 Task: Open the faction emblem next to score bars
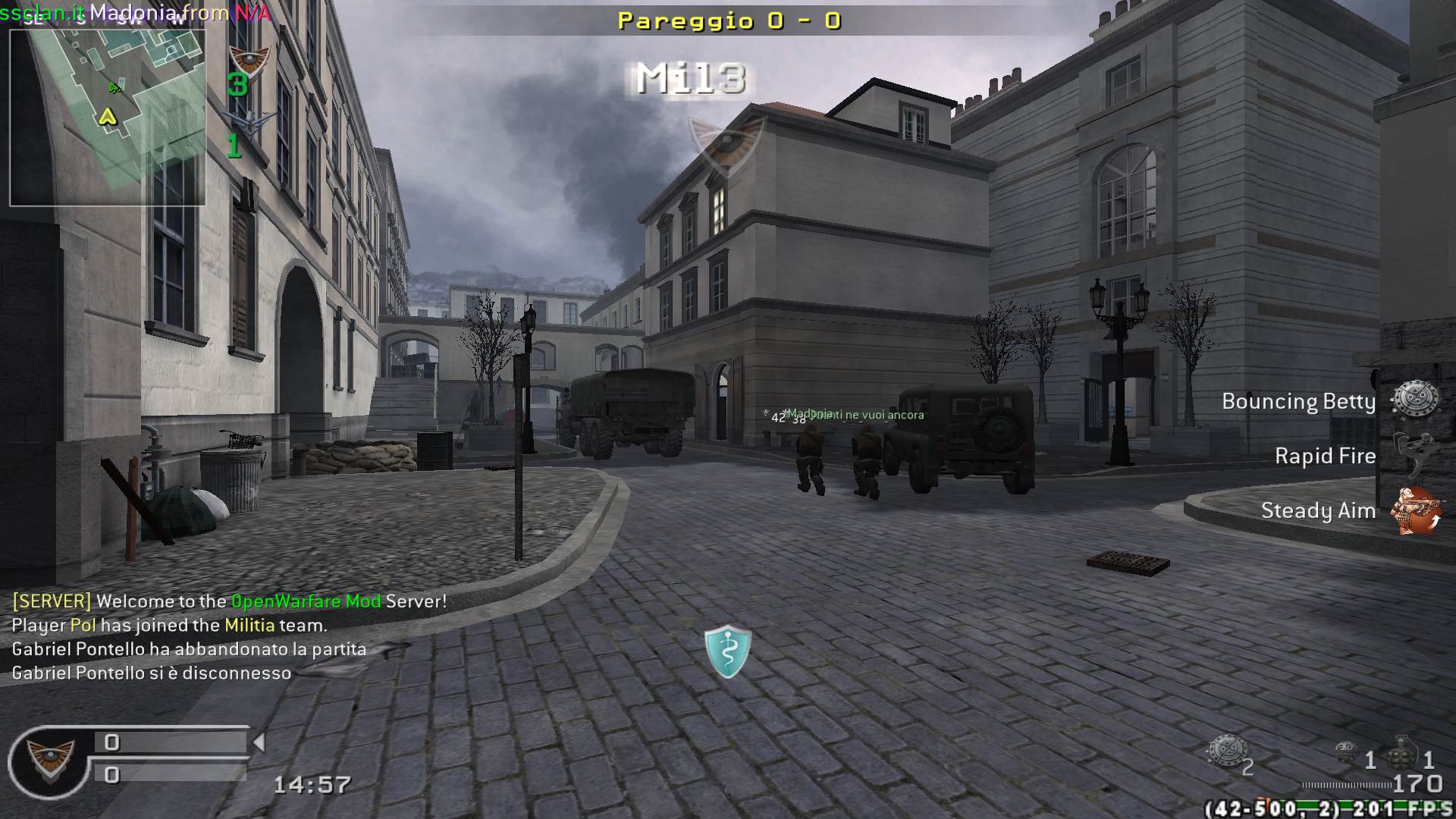pyautogui.click(x=51, y=759)
